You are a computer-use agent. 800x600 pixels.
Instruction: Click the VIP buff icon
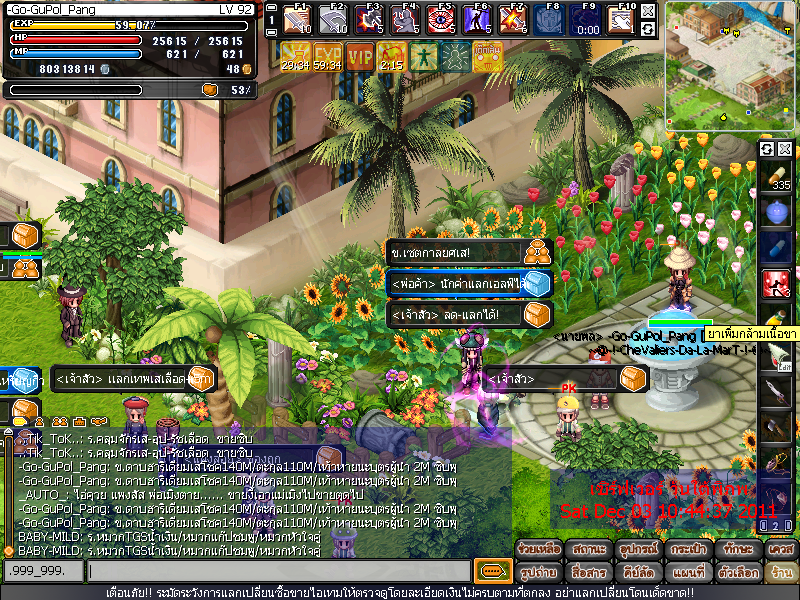359,56
